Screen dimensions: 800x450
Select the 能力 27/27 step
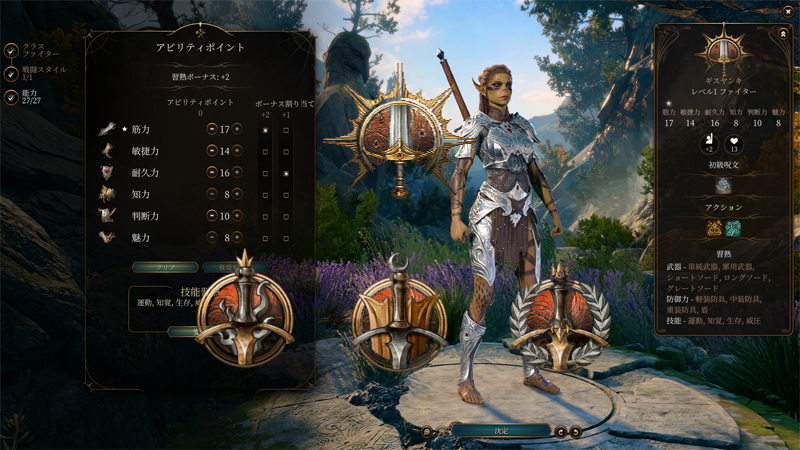[x=10, y=97]
